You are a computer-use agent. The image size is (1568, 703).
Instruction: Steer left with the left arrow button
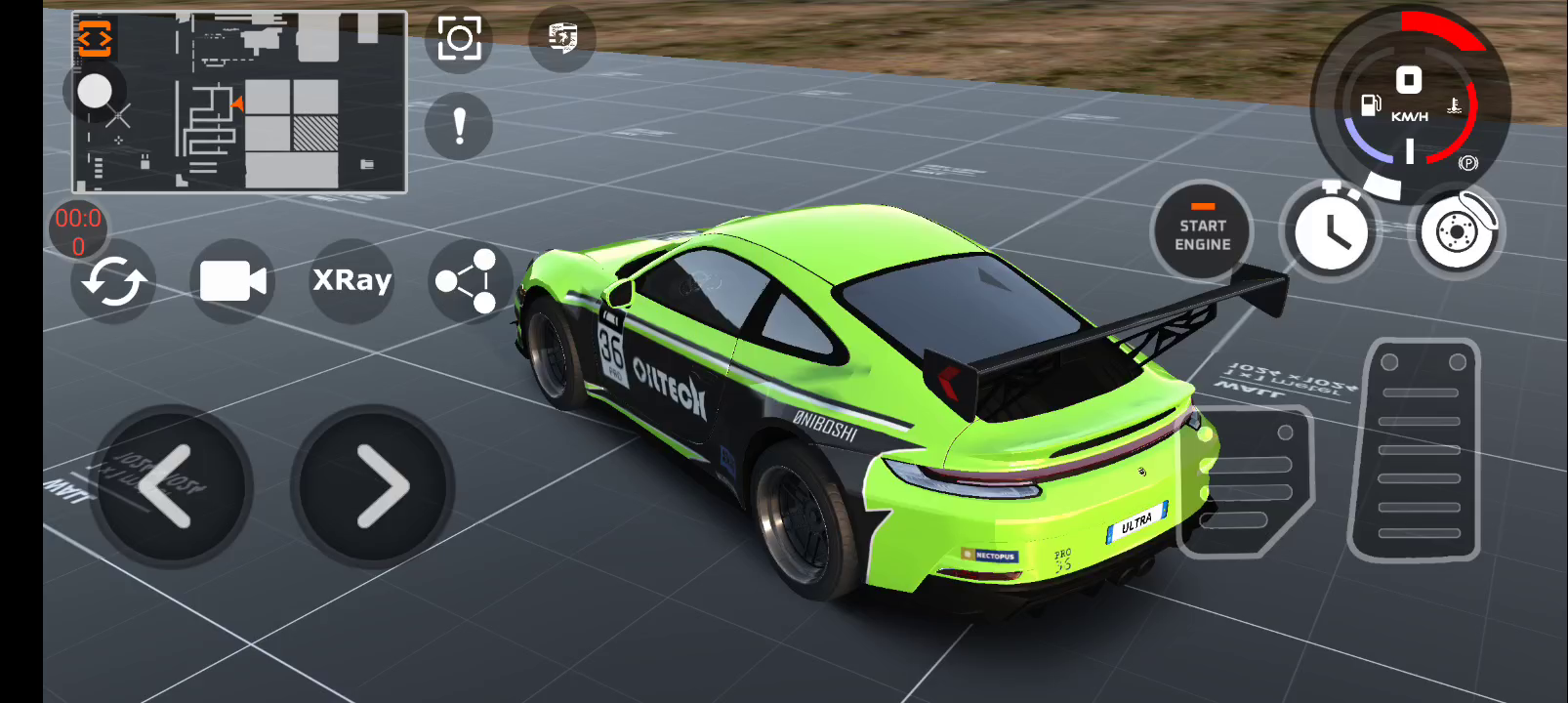pos(170,486)
